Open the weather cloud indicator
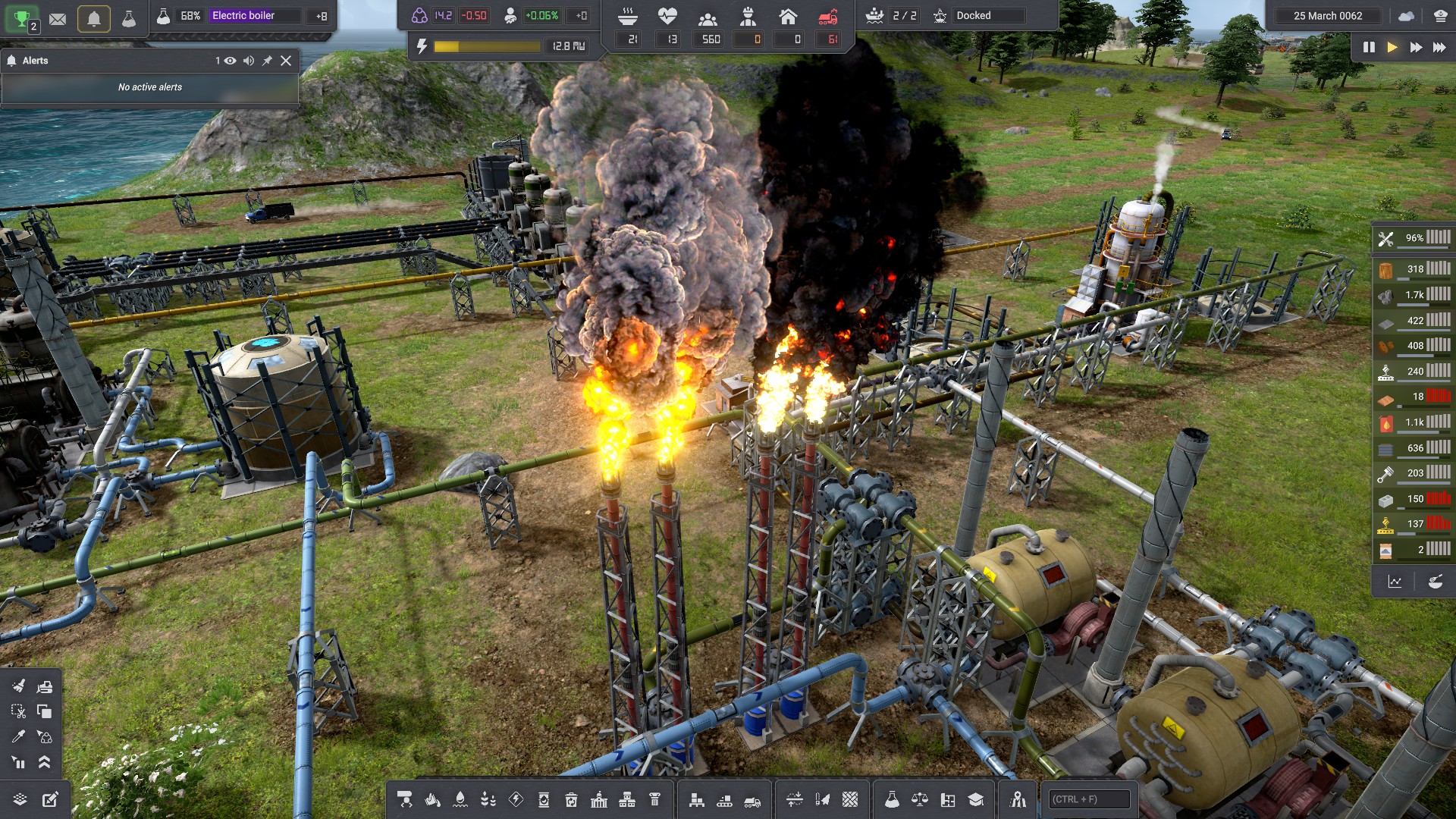 (x=1406, y=16)
